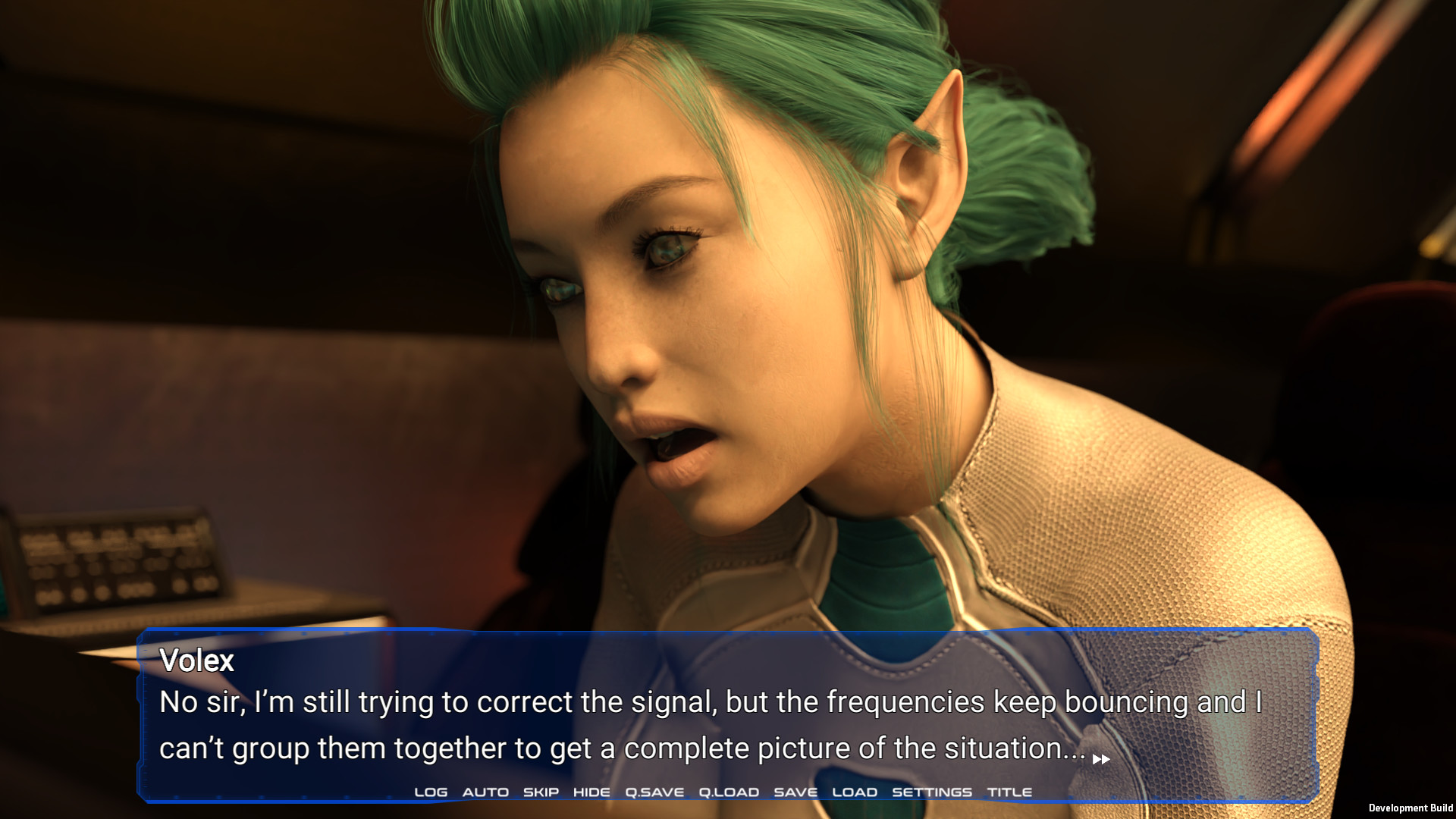Click the double-arrow continue indicator
Screen dimensions: 1456x819
pos(1101,758)
